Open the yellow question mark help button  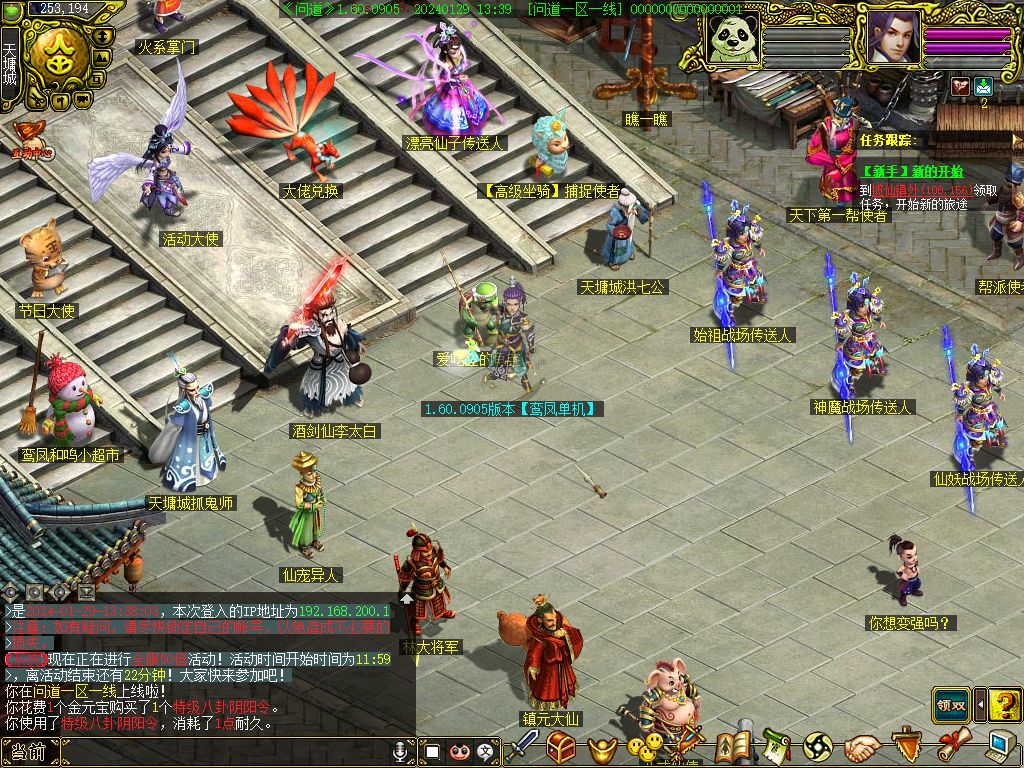(x=1004, y=704)
